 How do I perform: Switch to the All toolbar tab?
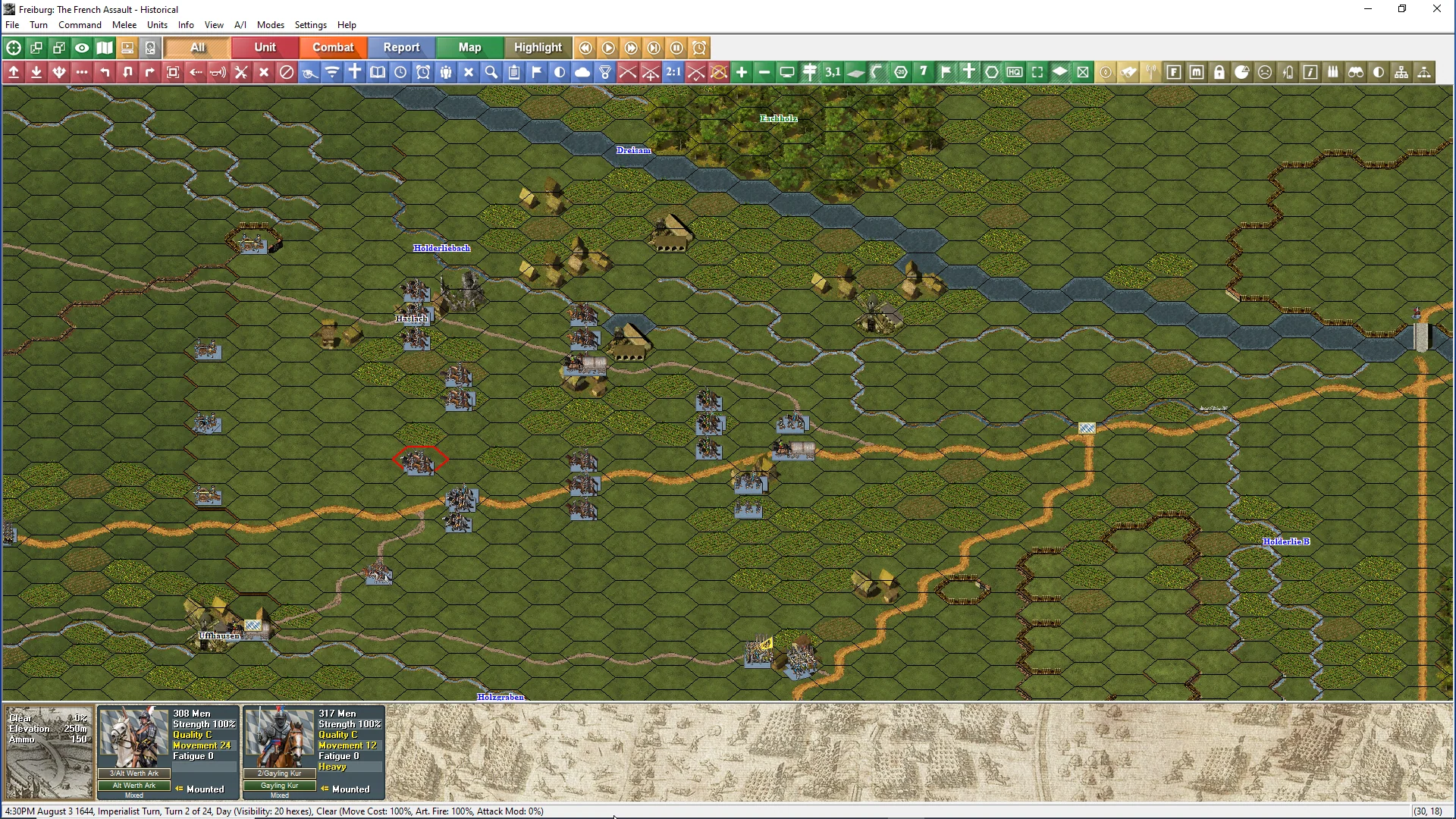pos(197,48)
